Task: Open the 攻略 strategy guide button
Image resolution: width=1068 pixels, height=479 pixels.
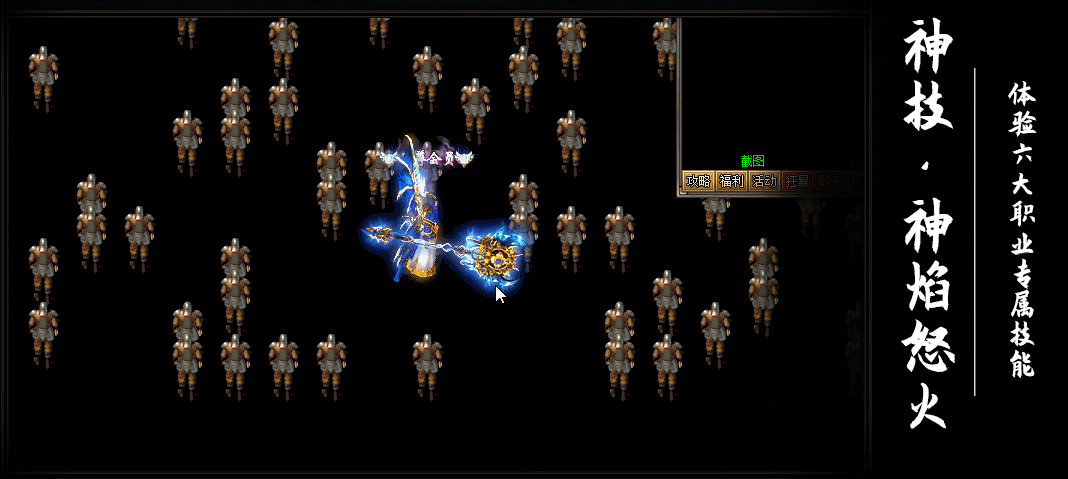Action: (x=698, y=181)
